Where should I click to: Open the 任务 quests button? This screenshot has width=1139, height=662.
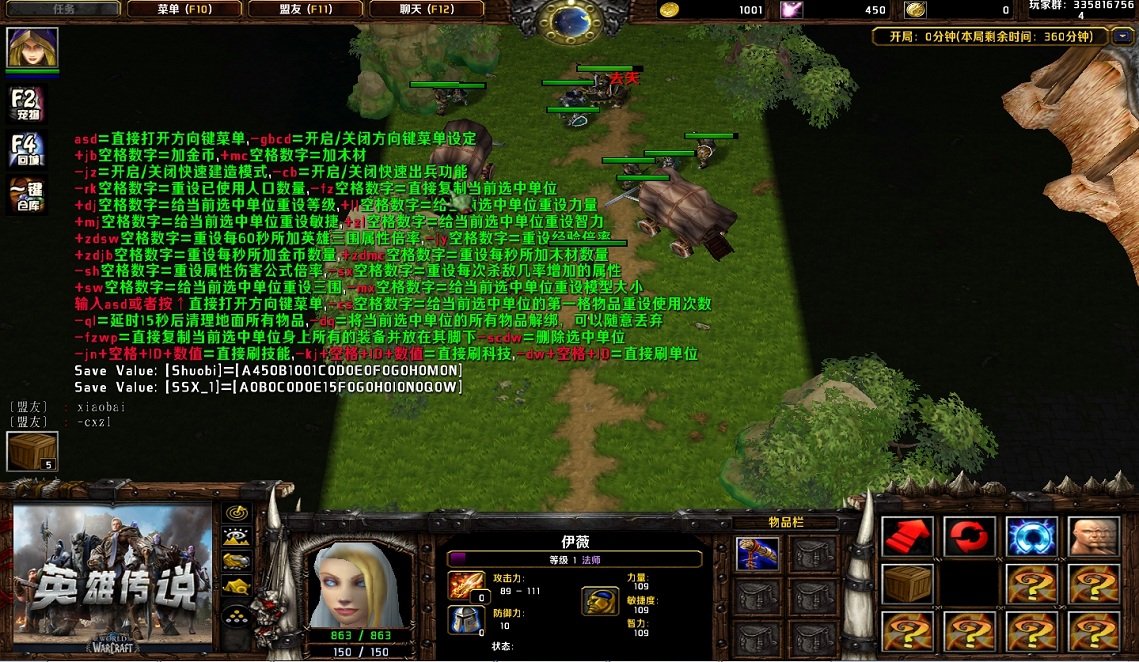pyautogui.click(x=62, y=9)
